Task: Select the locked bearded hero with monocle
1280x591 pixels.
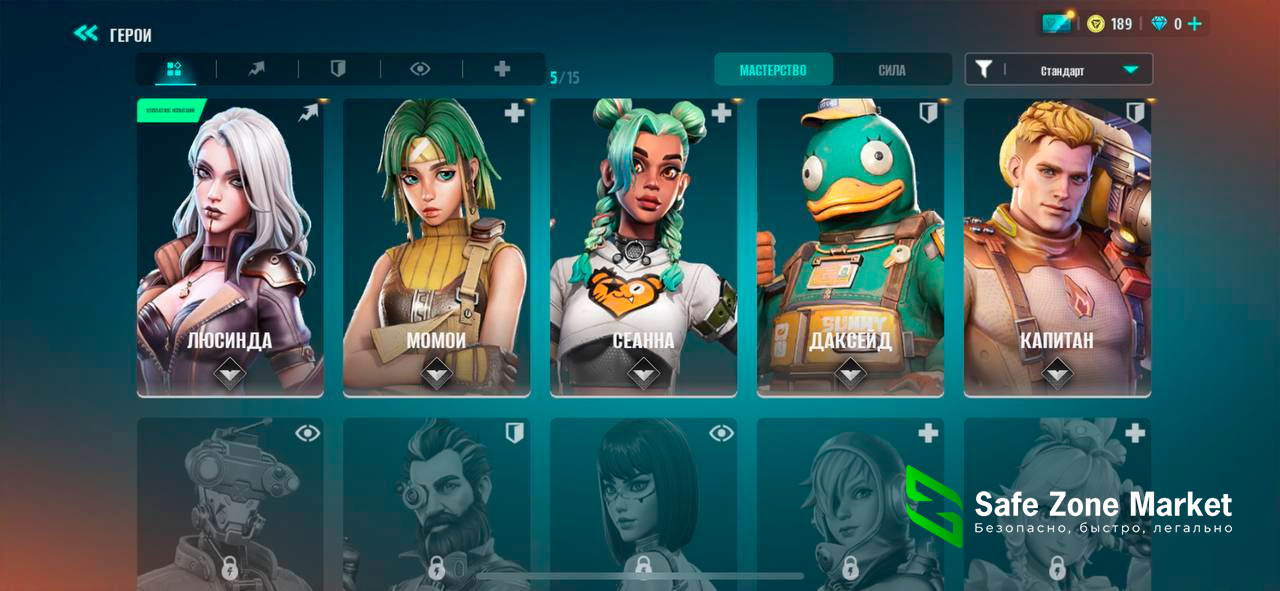Action: 437,505
